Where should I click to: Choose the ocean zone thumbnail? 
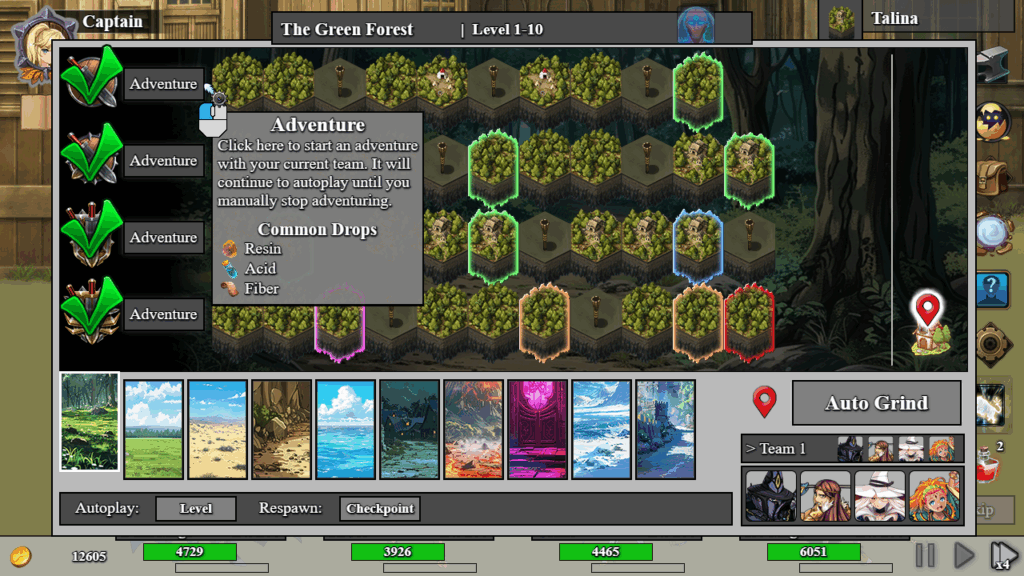[x=345, y=429]
